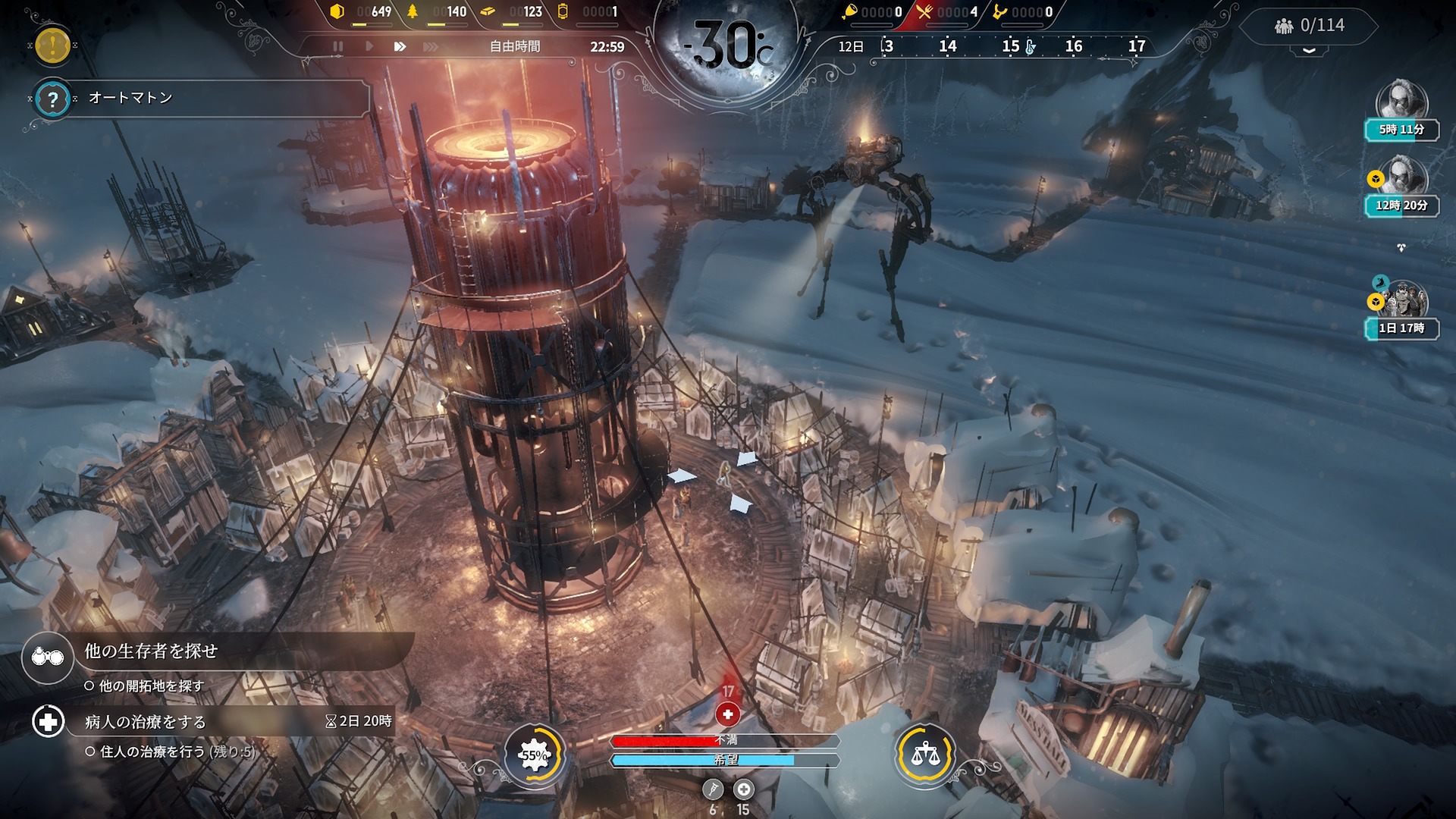The image size is (1456, 819).
Task: Select the scout returning in 5時 11分
Action: (1401, 102)
